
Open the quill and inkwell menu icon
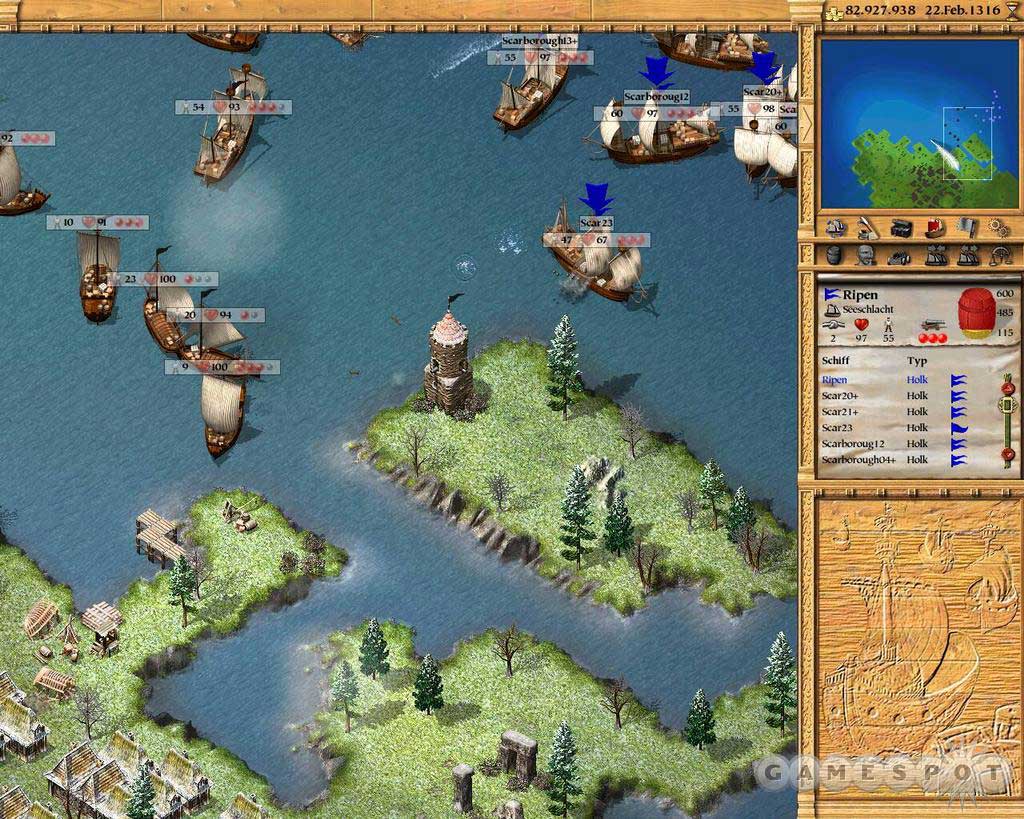coord(866,228)
